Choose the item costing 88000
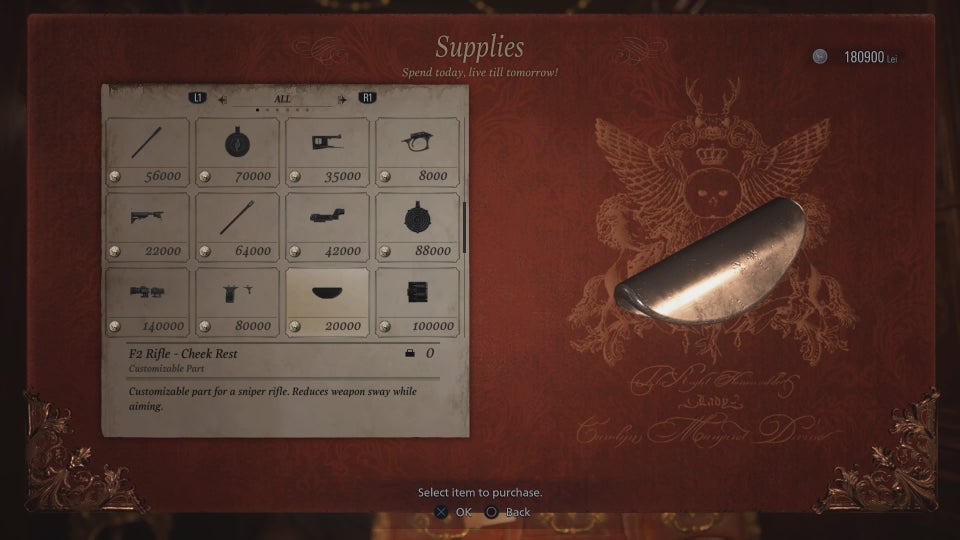The height and width of the screenshot is (540, 960). pyautogui.click(x=418, y=226)
